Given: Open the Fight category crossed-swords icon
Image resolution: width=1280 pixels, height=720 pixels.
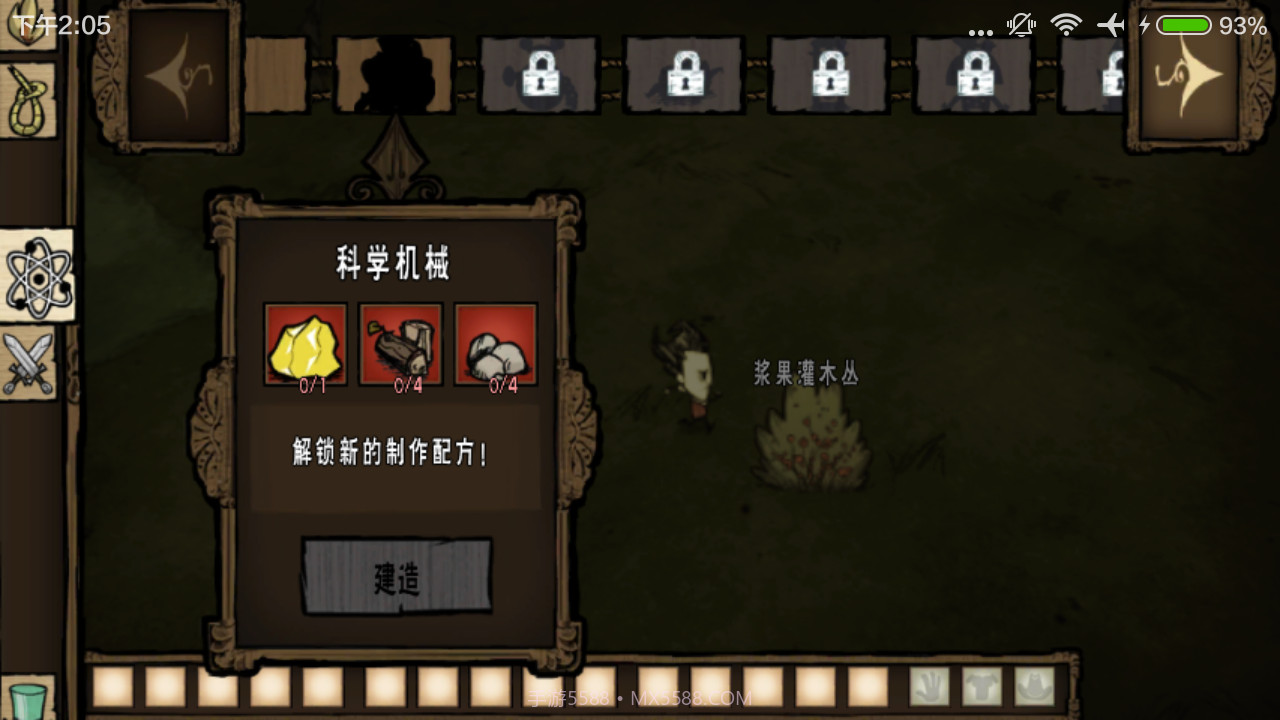Looking at the screenshot, I should pos(30,360).
